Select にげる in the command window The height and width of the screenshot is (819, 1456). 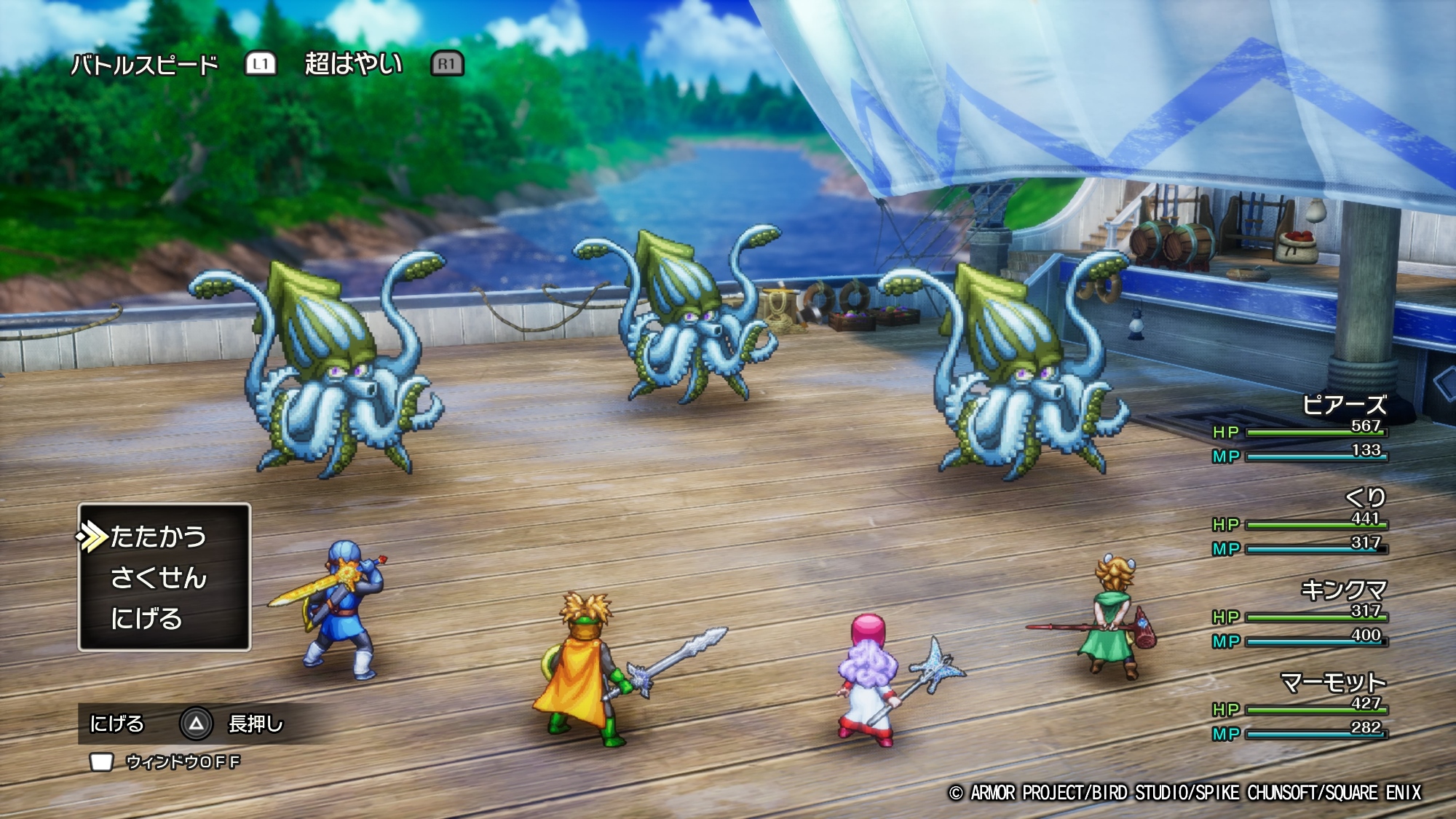146,619
